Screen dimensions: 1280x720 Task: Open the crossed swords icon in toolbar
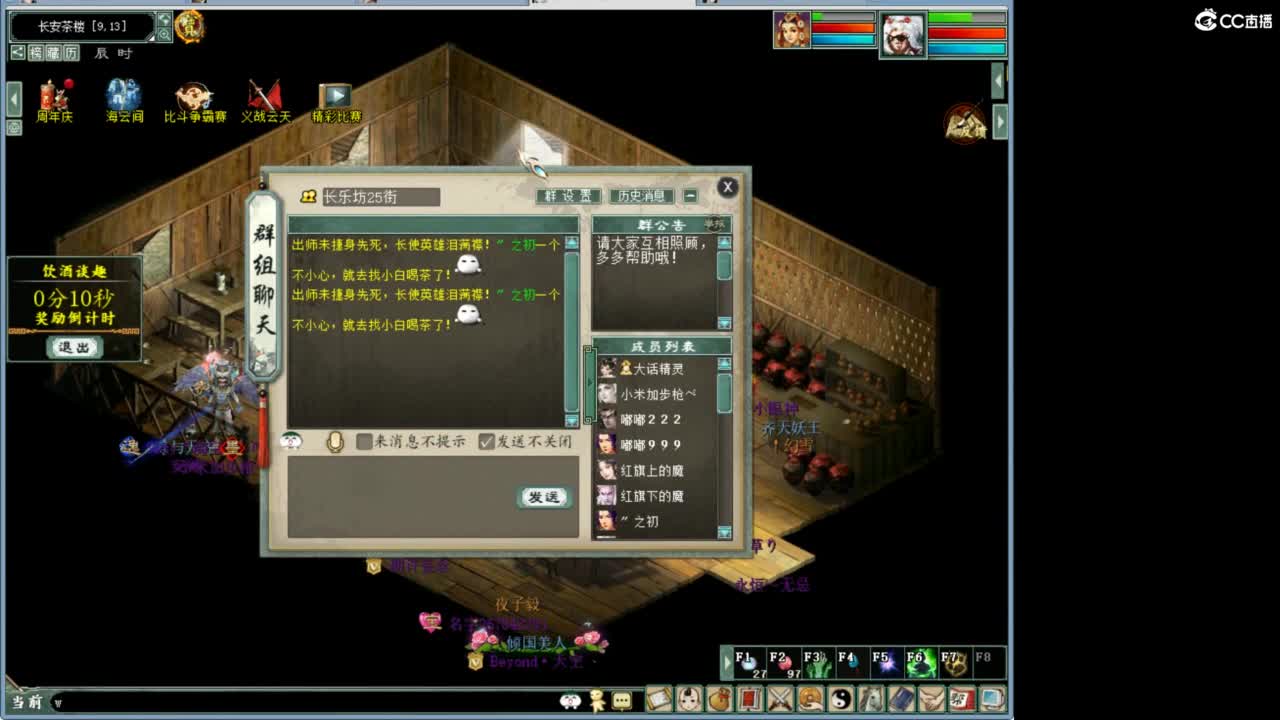point(782,701)
